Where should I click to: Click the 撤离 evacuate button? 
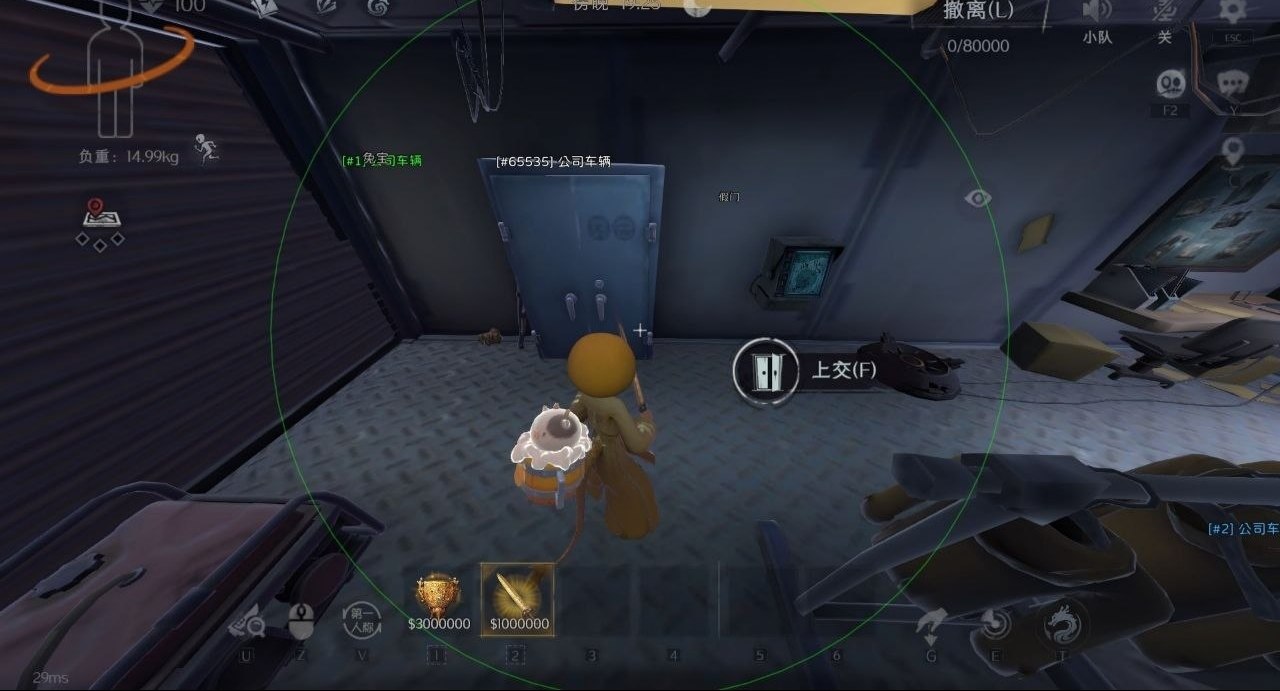(x=977, y=12)
